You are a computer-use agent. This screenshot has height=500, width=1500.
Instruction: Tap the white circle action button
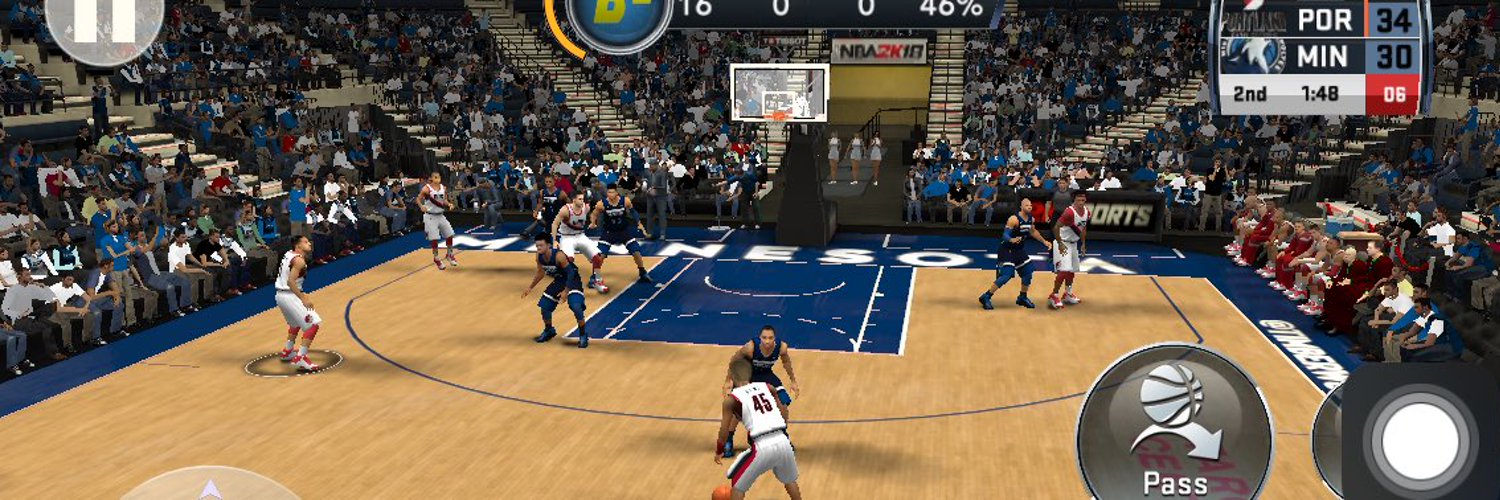point(1422,437)
